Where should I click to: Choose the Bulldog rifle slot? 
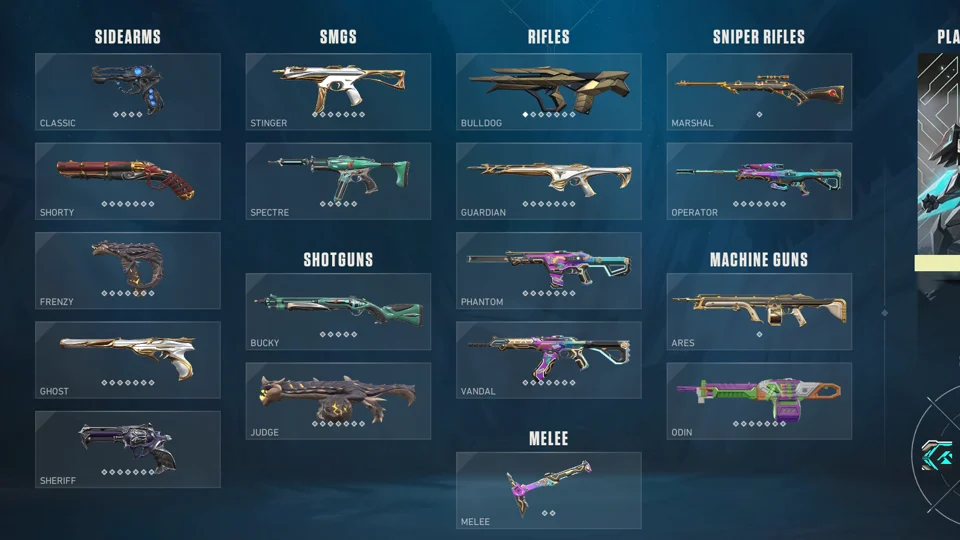tap(549, 92)
